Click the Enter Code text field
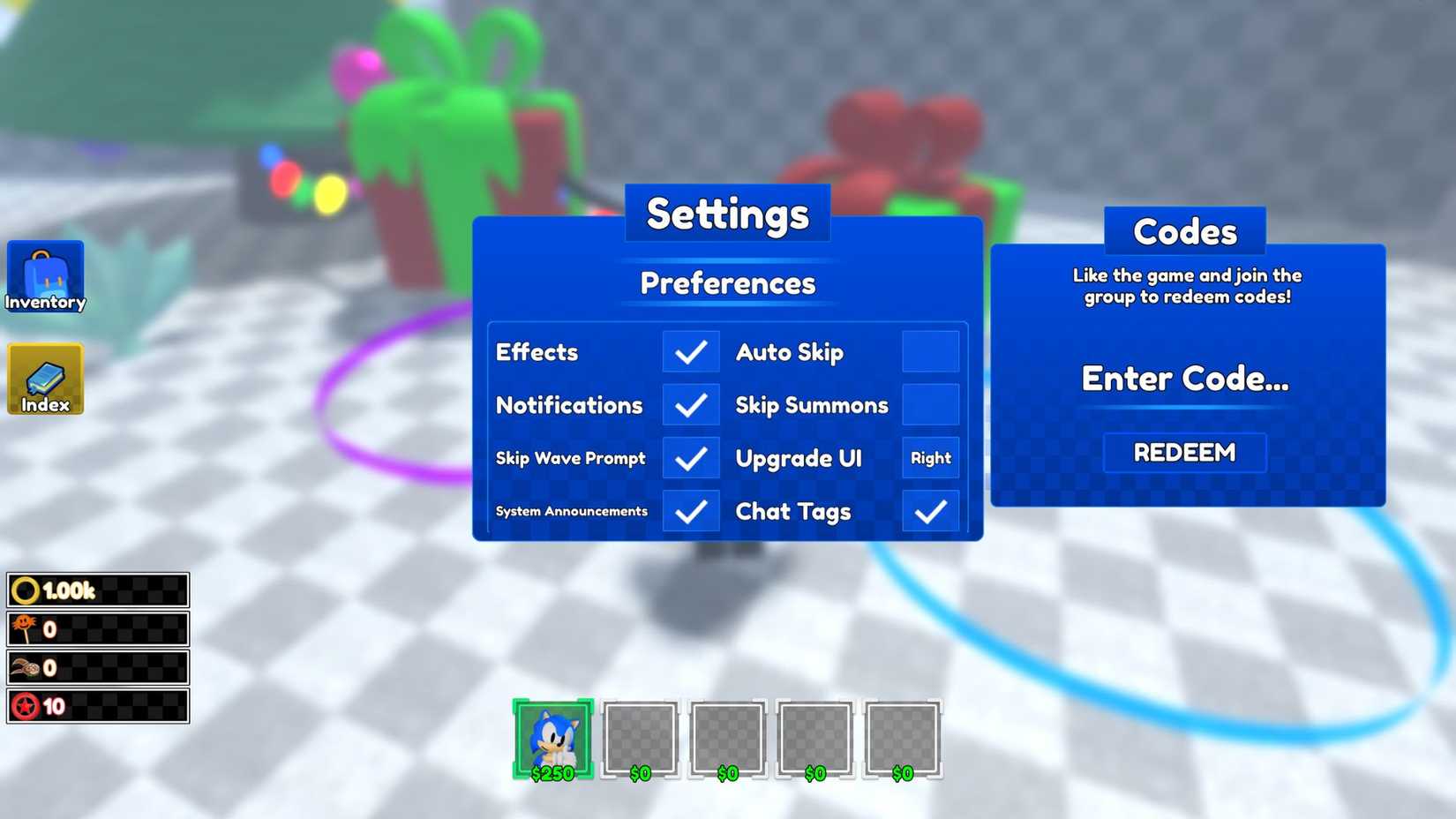Screen dimensions: 1456x819 (1184, 379)
